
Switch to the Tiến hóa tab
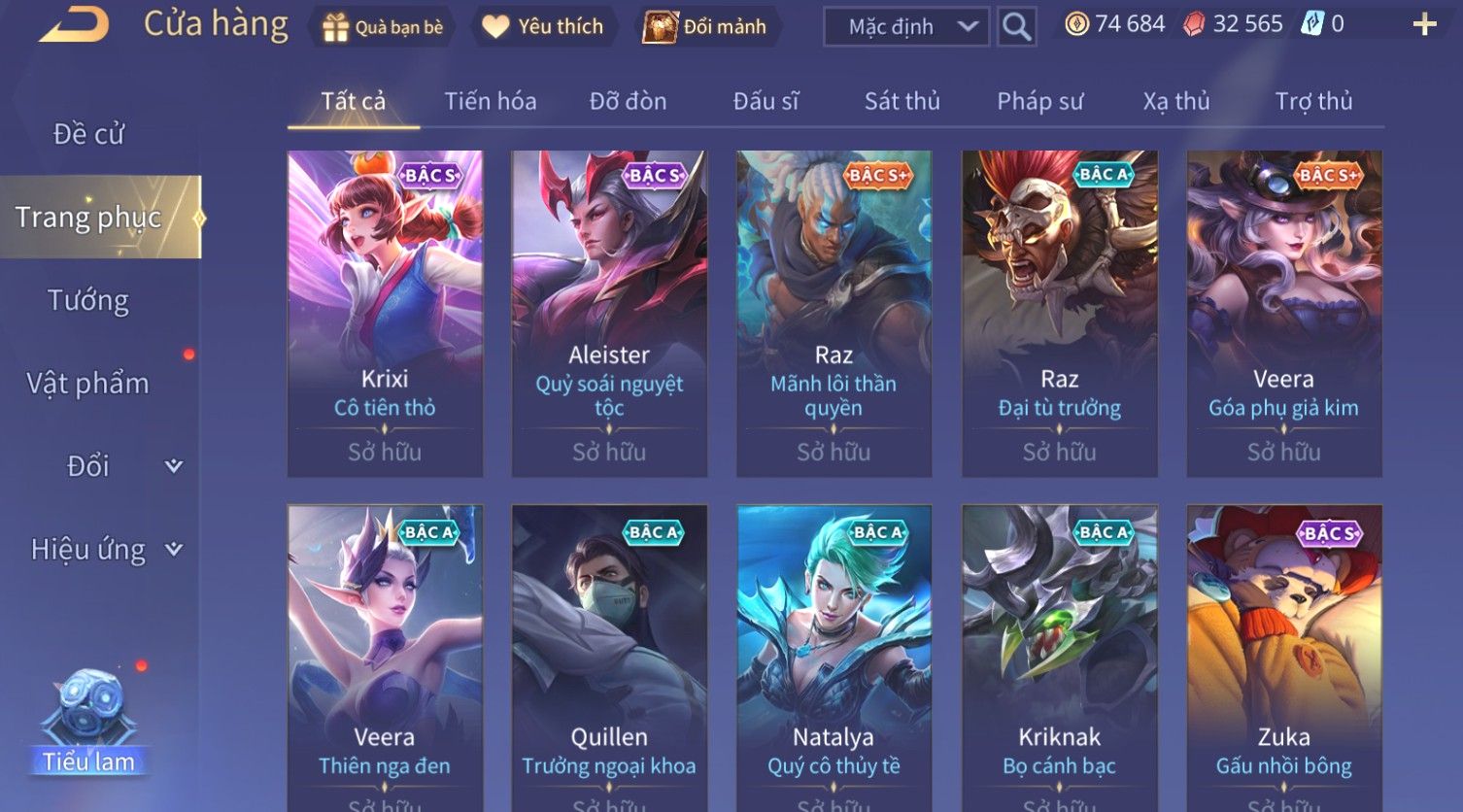tap(490, 101)
